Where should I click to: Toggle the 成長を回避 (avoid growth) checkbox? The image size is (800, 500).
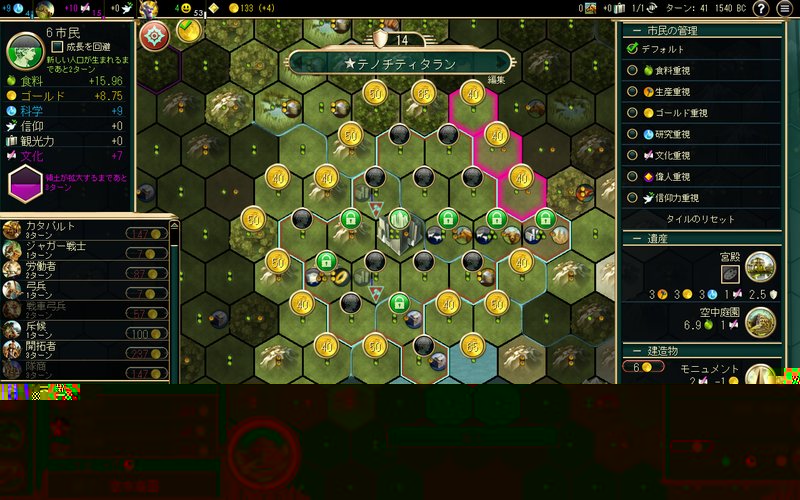(x=58, y=46)
